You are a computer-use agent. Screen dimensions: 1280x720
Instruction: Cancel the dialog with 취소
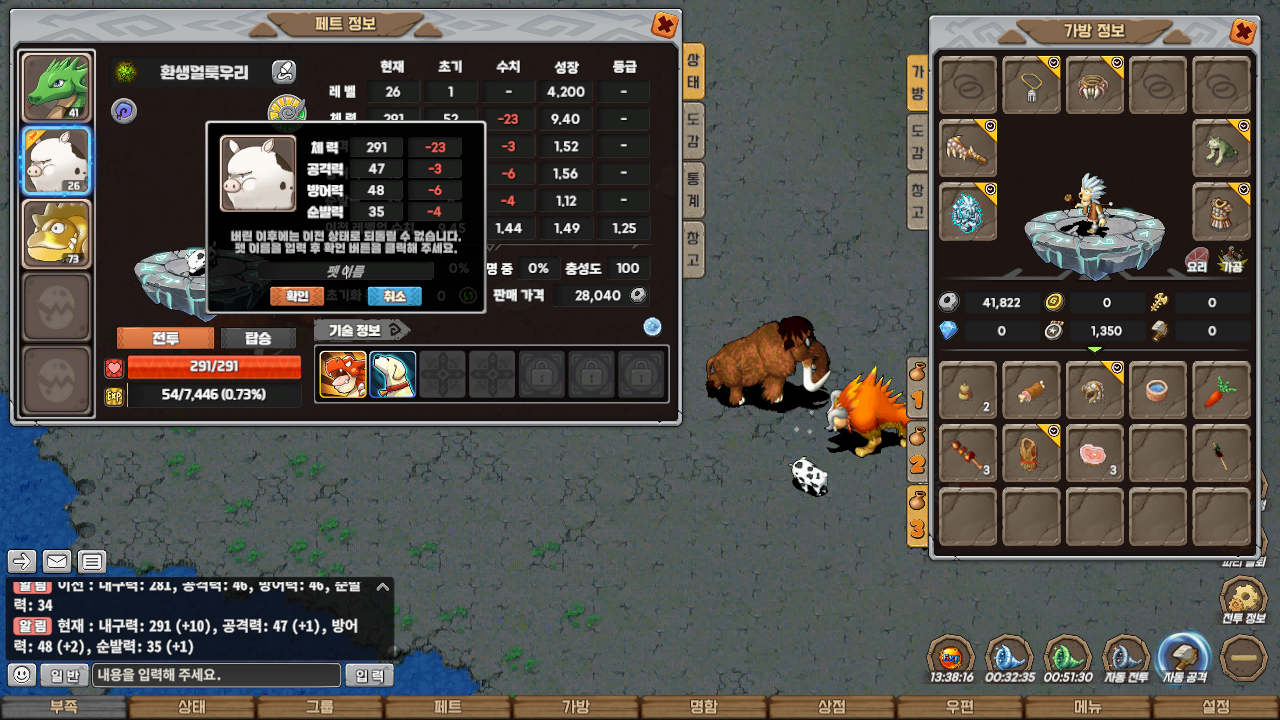[394, 296]
